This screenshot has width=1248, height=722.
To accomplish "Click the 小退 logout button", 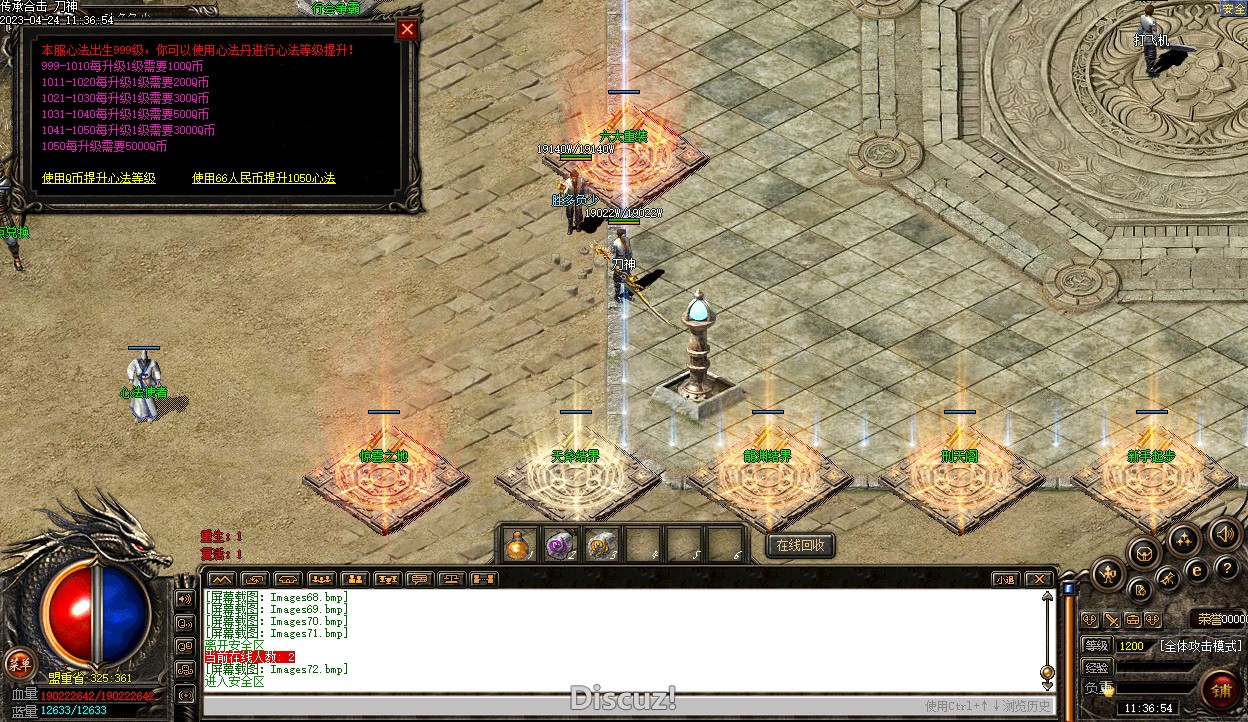I will pos(1005,579).
